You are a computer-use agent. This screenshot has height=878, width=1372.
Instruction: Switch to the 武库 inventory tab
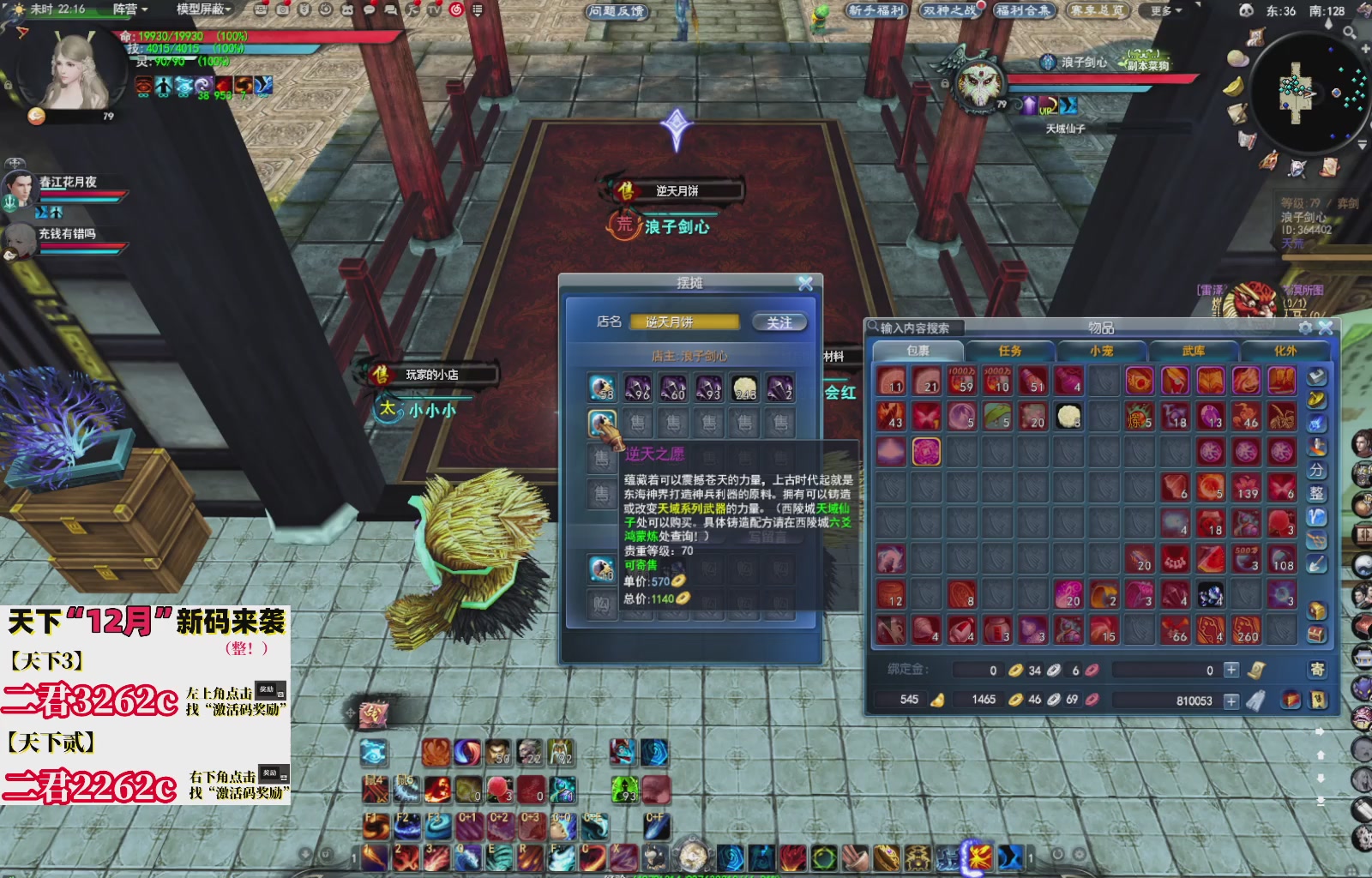(x=1194, y=351)
